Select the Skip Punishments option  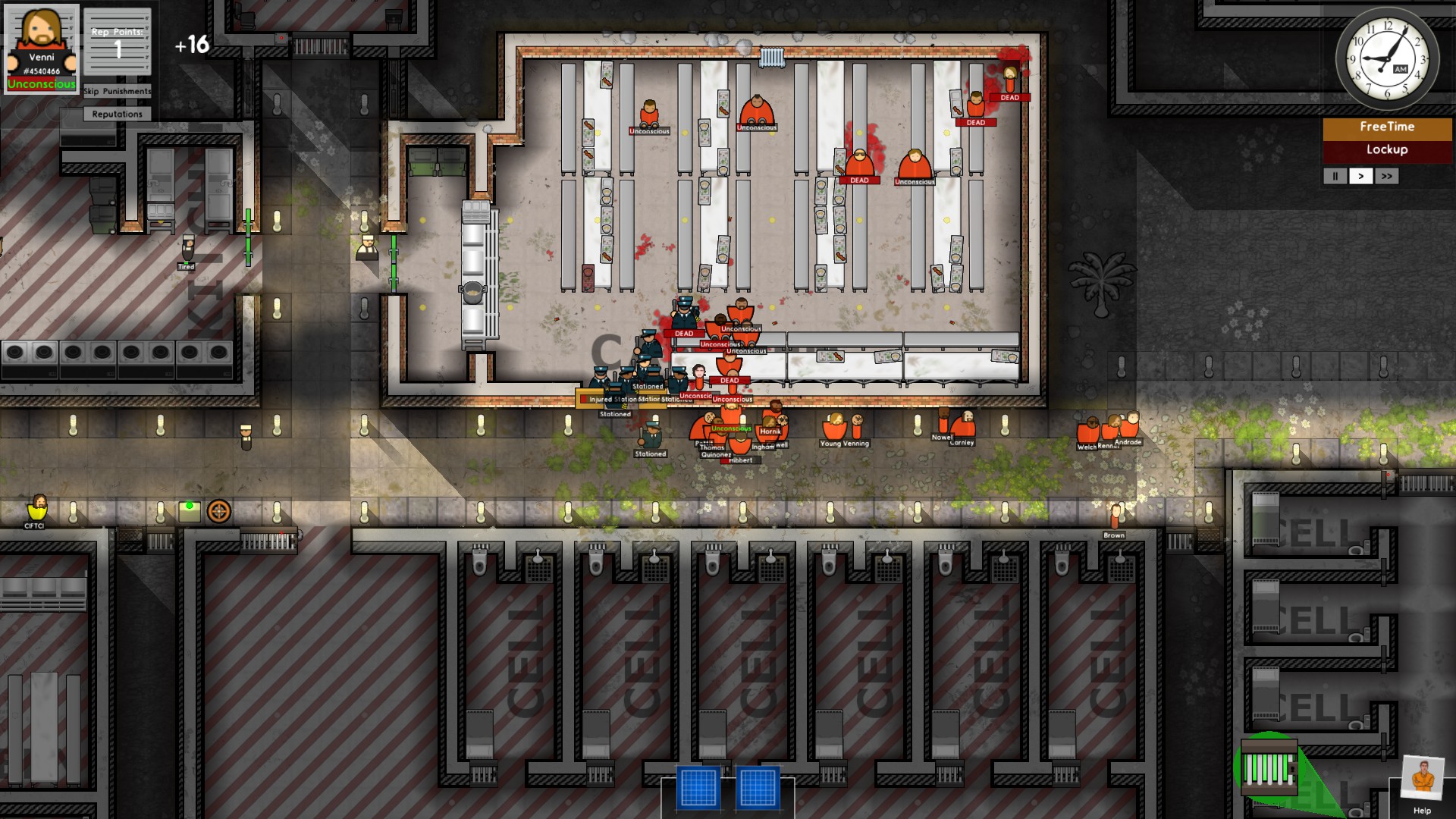(117, 91)
